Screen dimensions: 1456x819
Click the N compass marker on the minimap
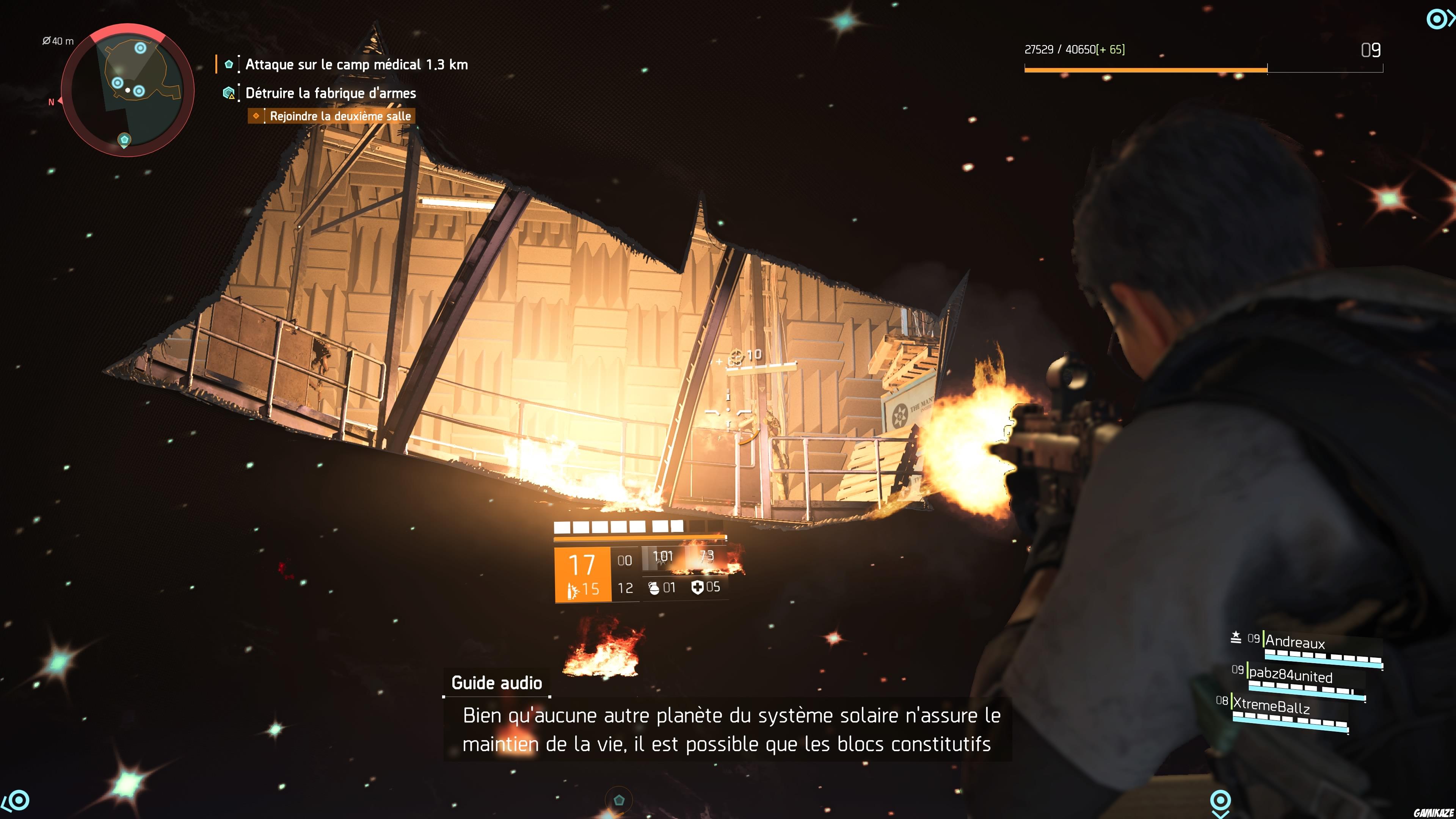click(52, 102)
